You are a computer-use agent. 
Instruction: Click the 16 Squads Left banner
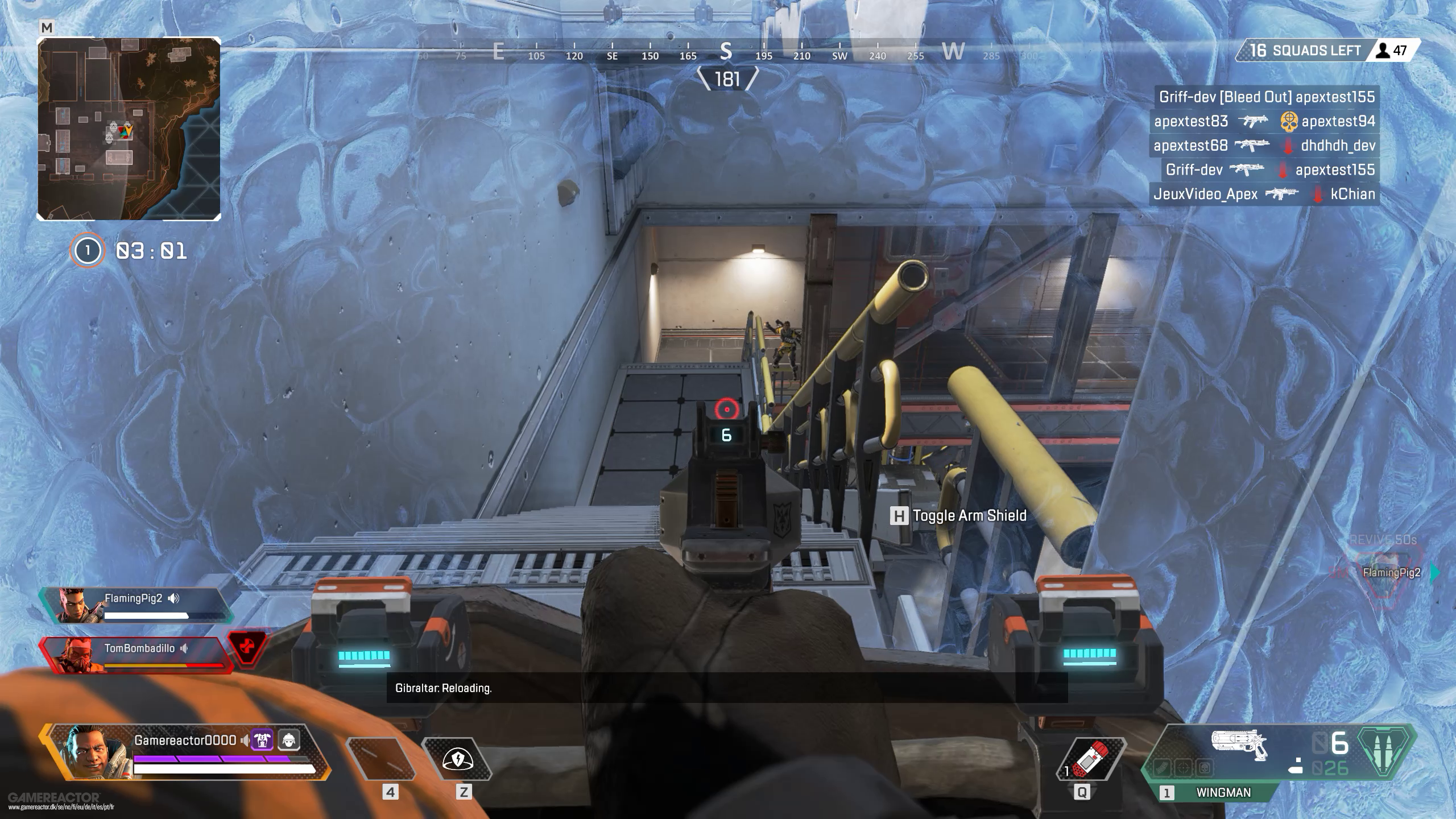(x=1308, y=50)
